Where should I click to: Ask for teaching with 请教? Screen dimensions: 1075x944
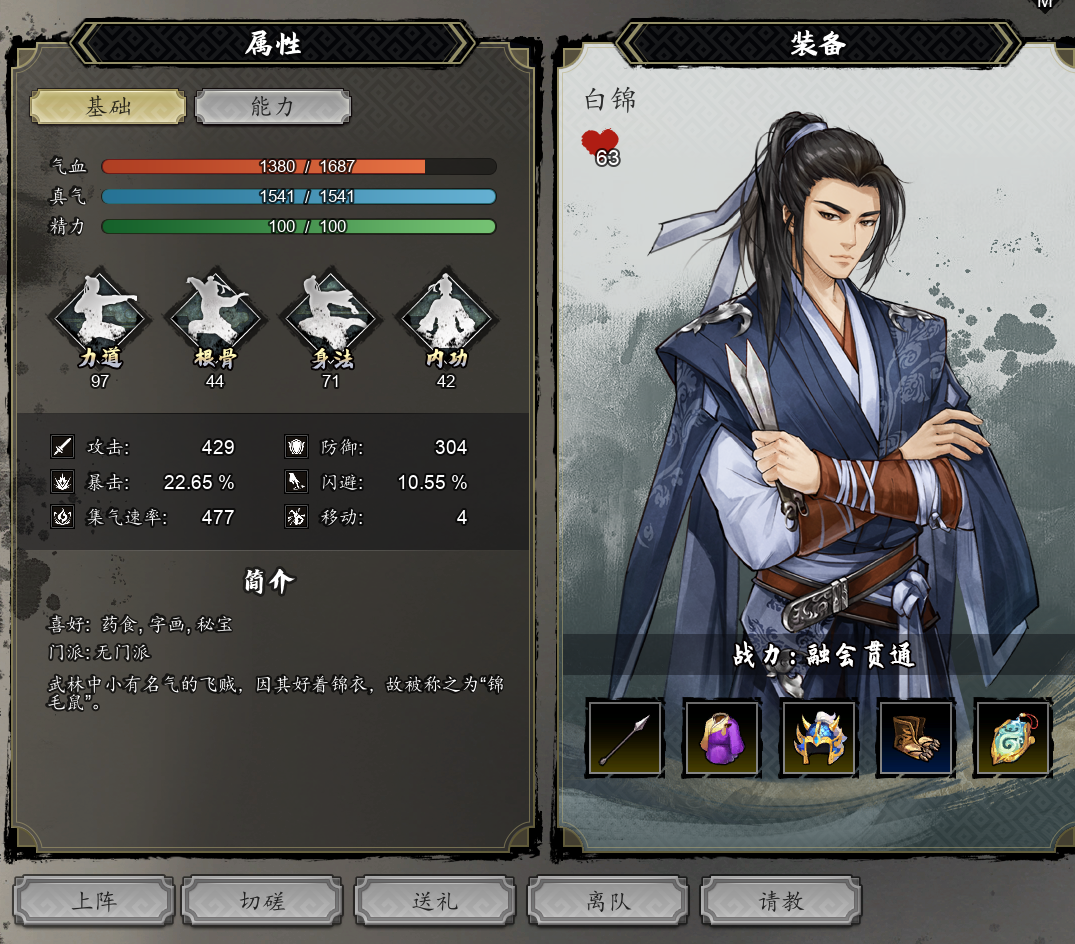coord(781,901)
